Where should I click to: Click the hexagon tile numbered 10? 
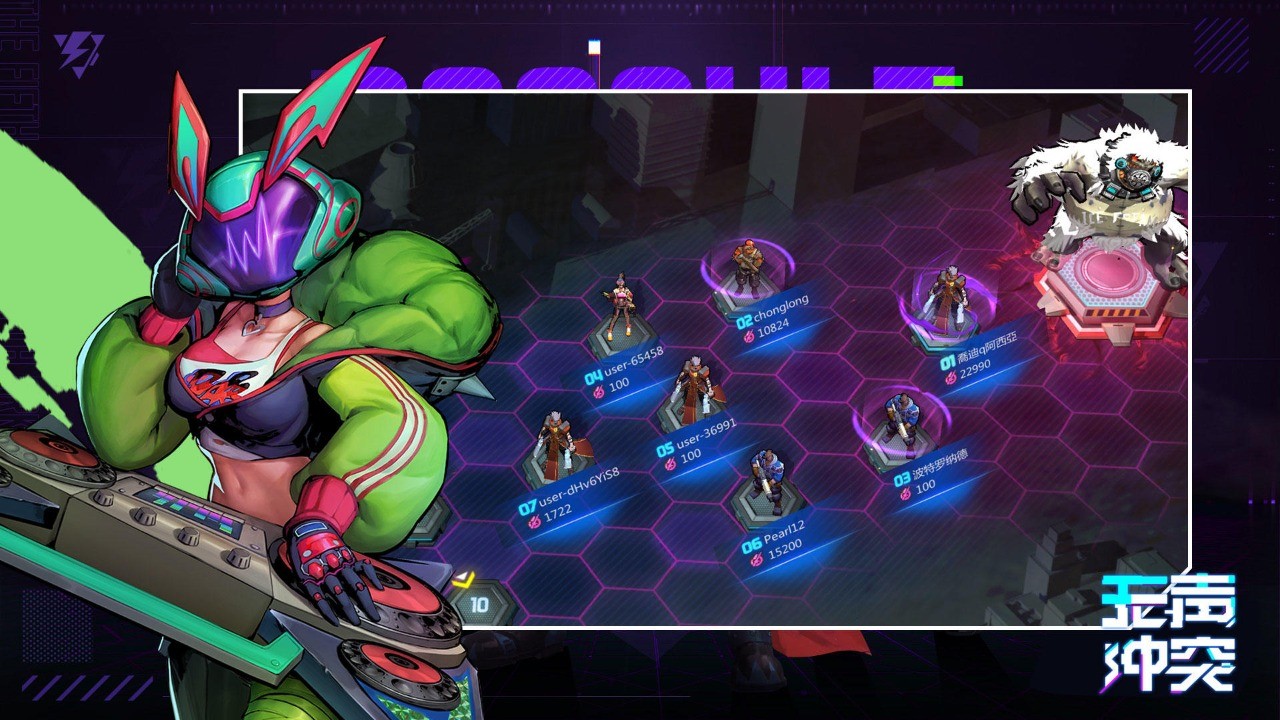[x=479, y=604]
